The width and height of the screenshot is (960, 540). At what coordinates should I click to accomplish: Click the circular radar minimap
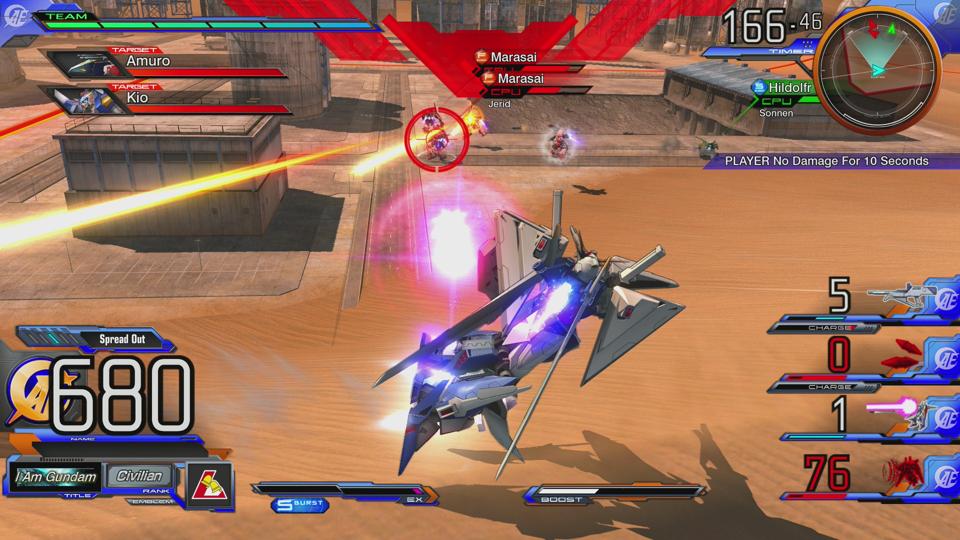(x=877, y=67)
